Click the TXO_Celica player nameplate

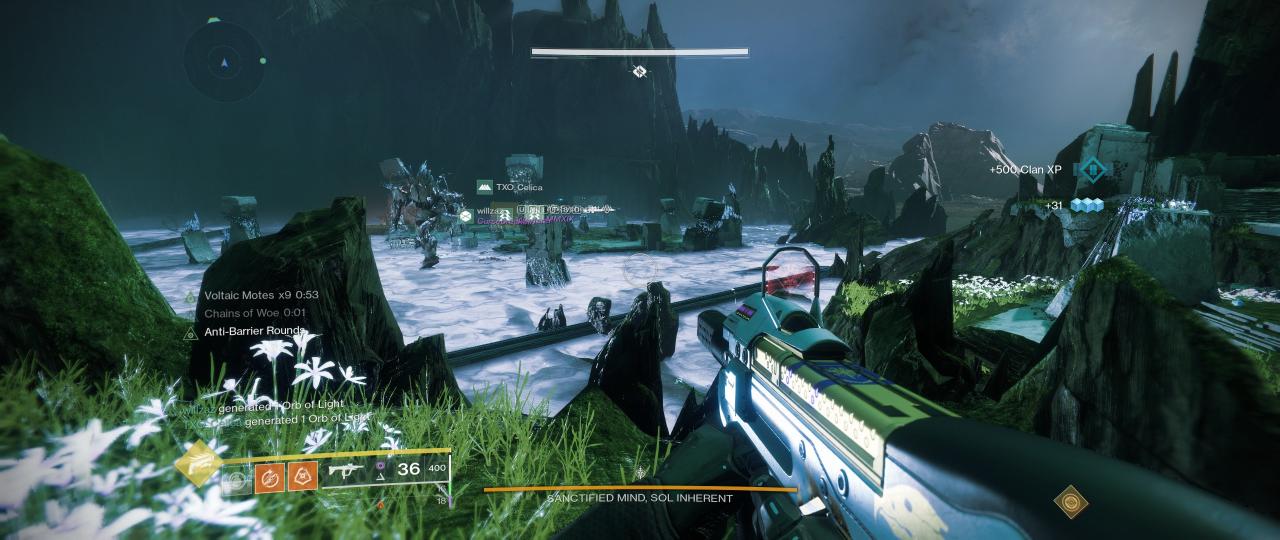[518, 187]
